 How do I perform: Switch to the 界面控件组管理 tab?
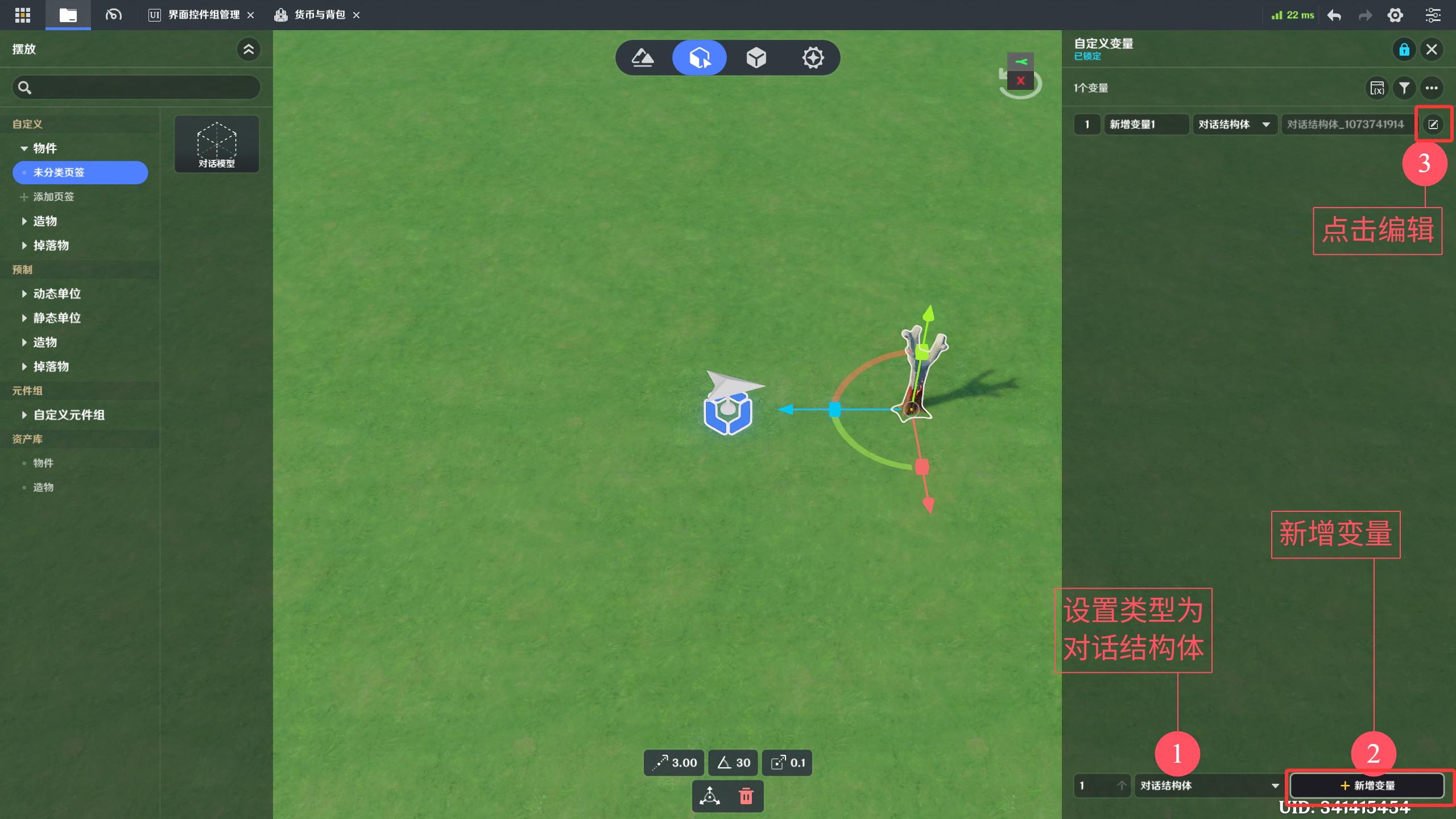[203, 15]
